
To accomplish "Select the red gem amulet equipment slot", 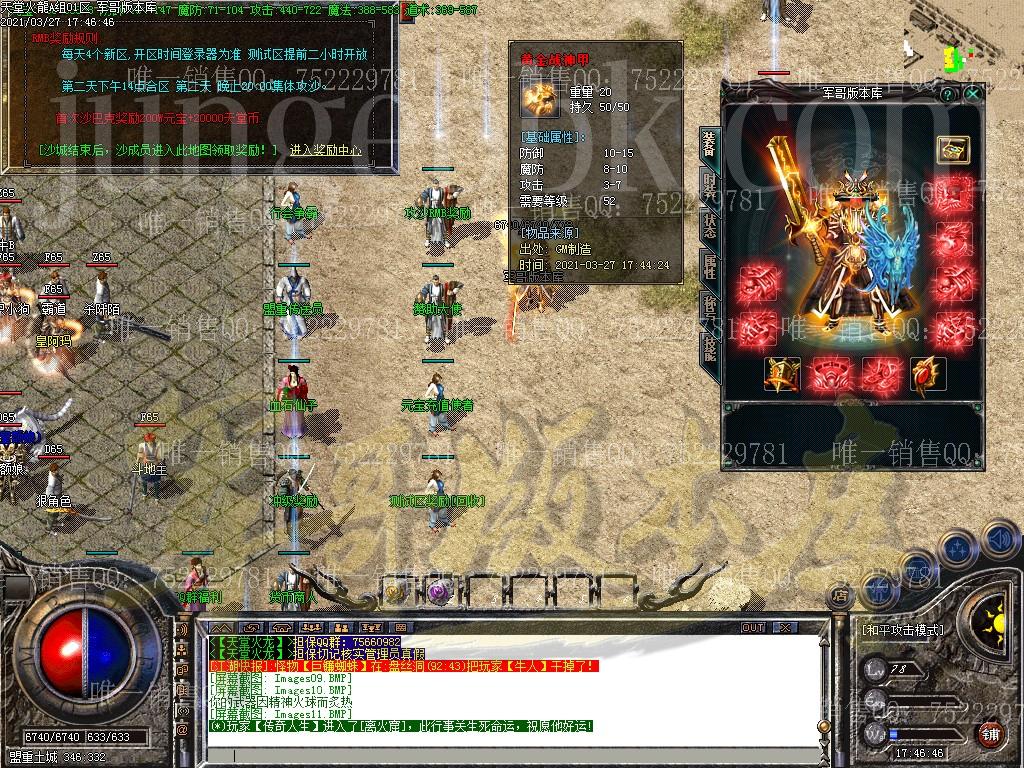I will click(928, 374).
